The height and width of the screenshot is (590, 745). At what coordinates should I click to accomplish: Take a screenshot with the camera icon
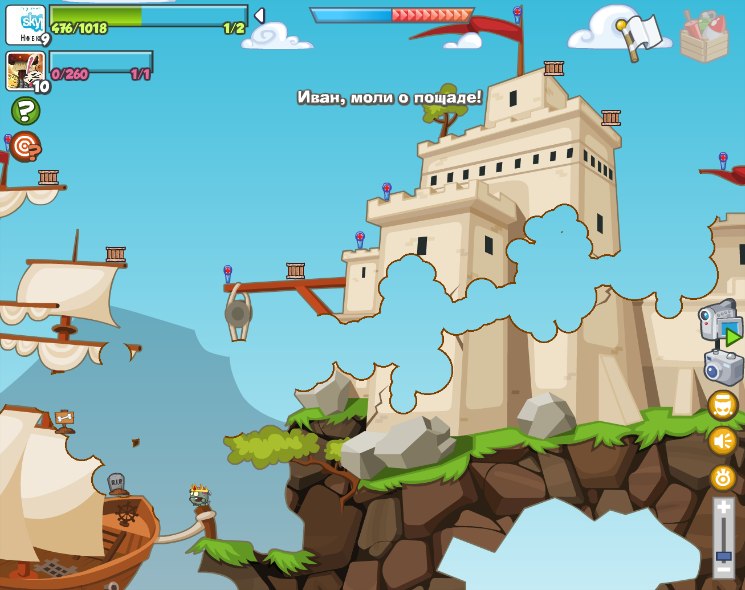click(724, 367)
